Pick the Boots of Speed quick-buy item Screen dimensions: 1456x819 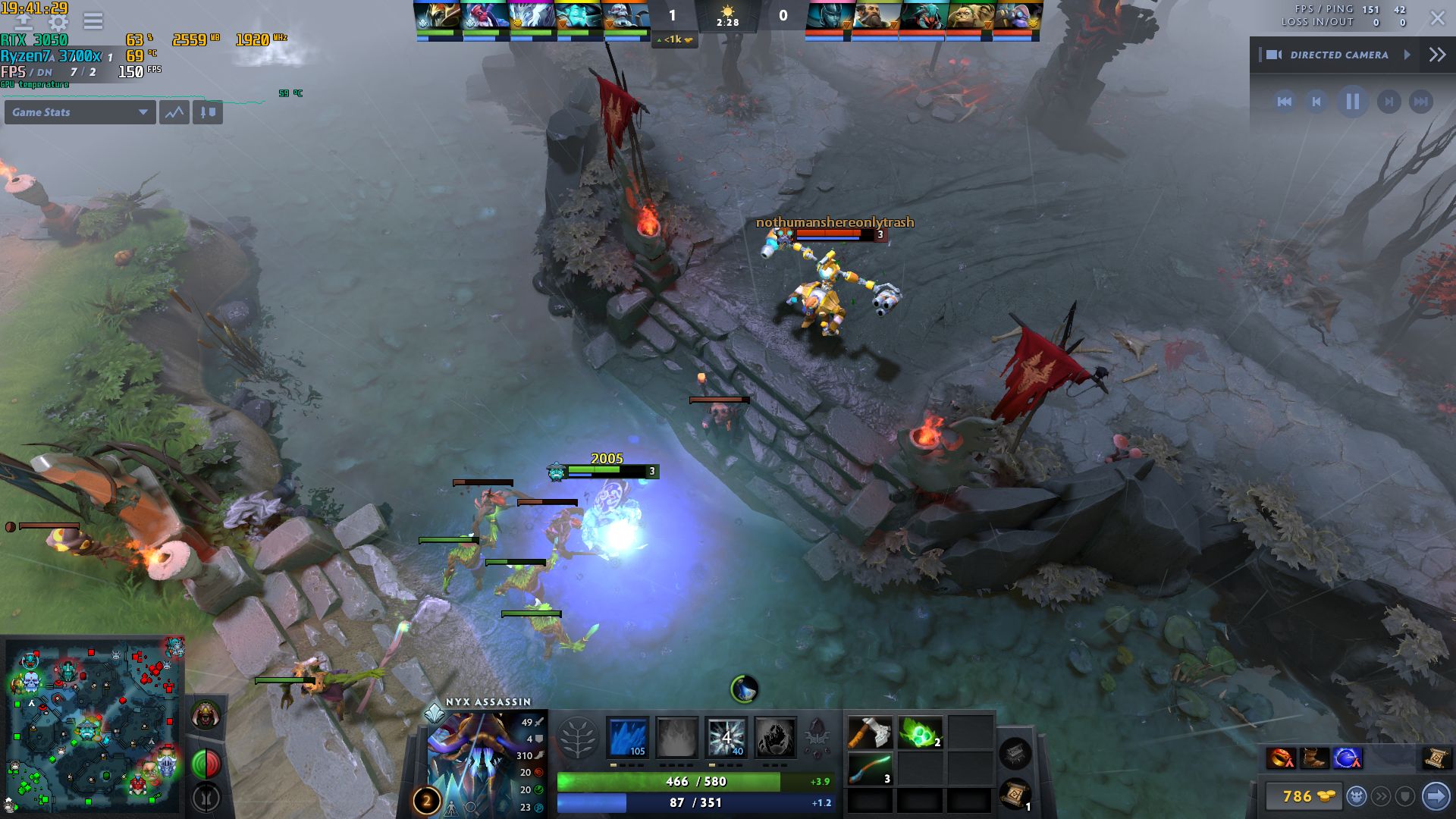coord(1313,758)
